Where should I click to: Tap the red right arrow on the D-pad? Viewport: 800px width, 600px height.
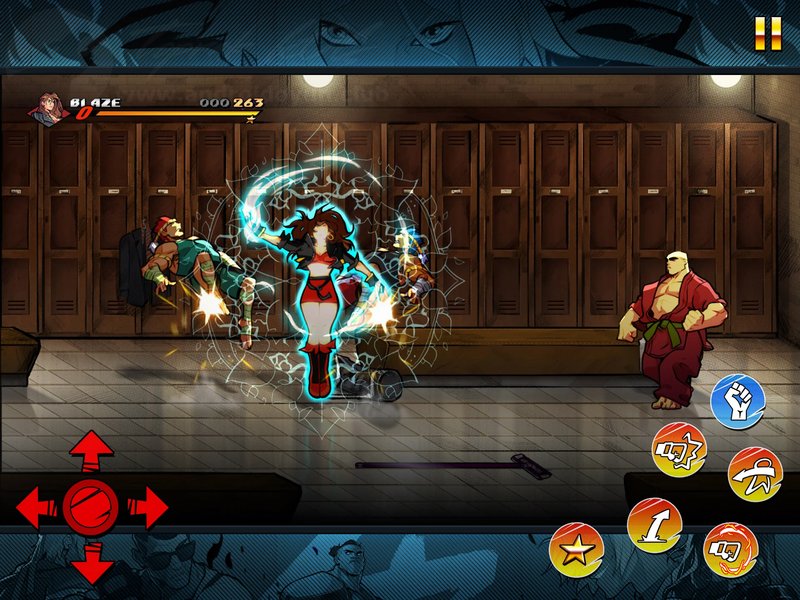(148, 508)
